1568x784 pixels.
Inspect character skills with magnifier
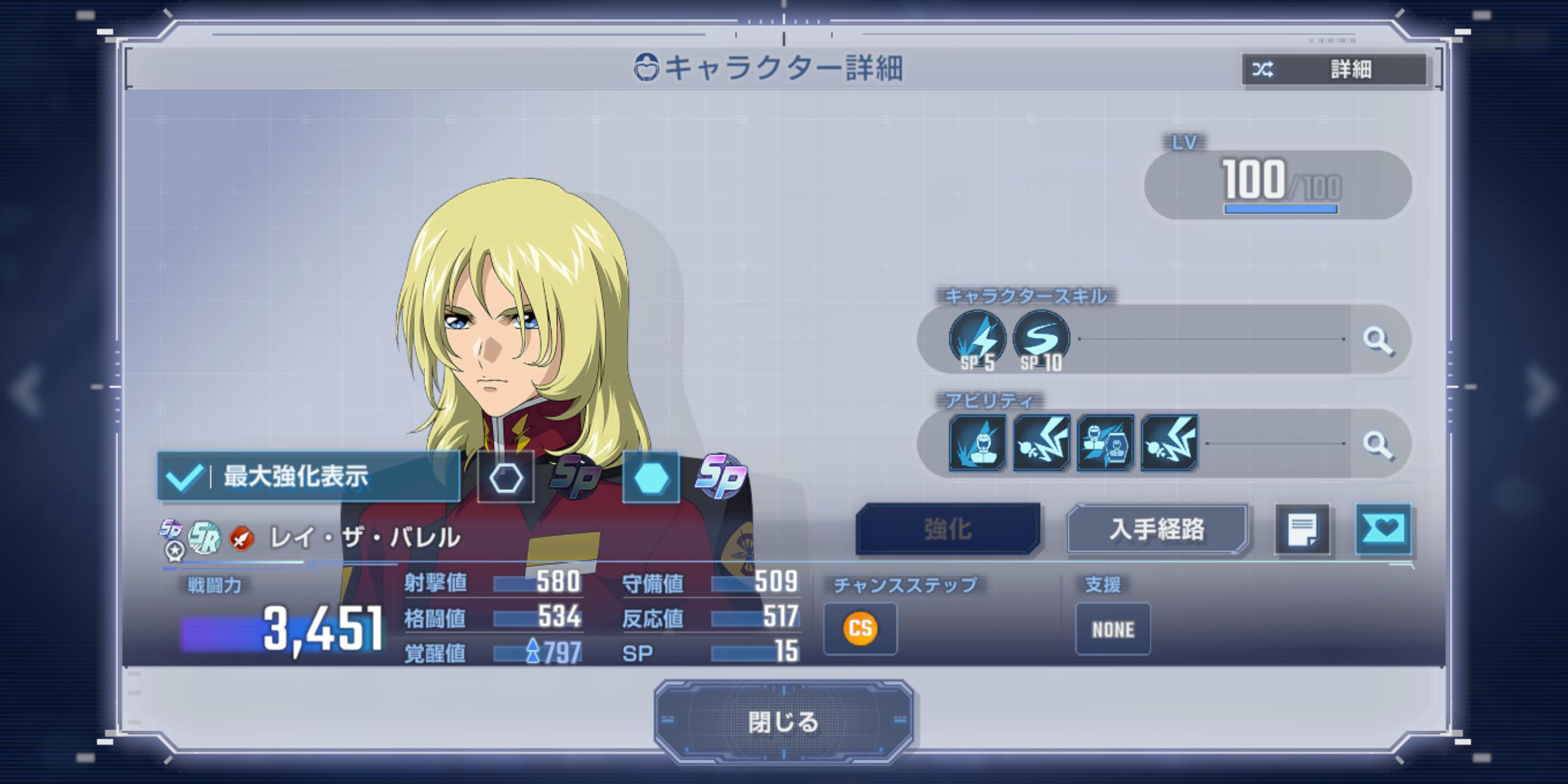click(1379, 340)
